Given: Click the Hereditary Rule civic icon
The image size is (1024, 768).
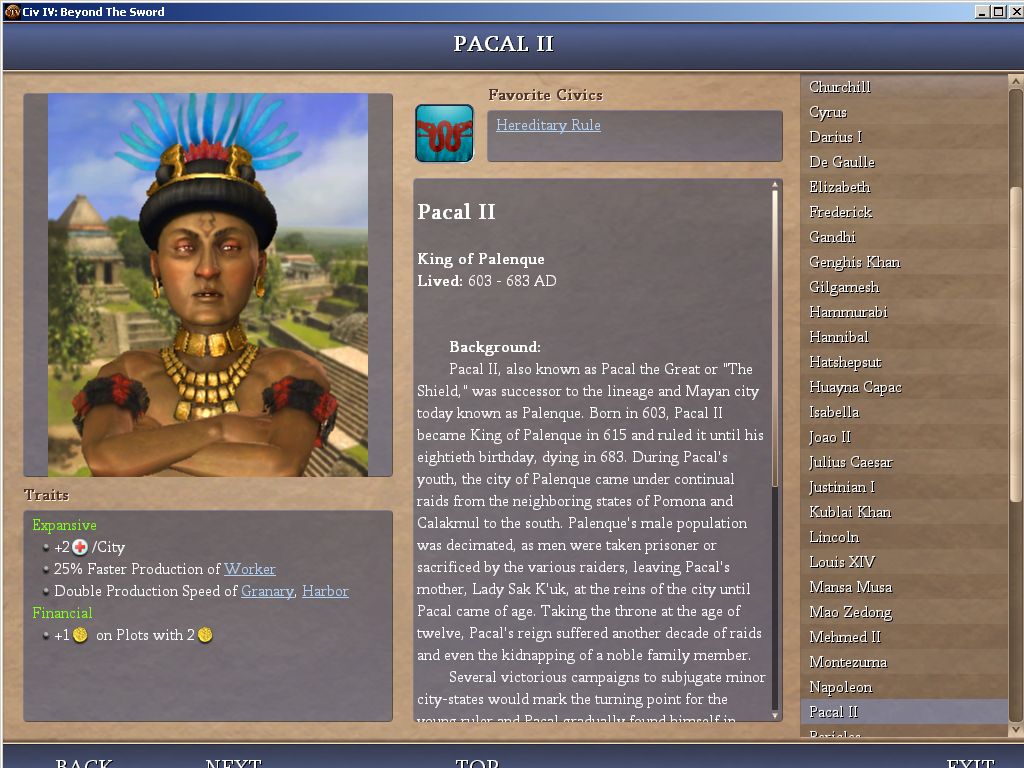Looking at the screenshot, I should [x=444, y=133].
